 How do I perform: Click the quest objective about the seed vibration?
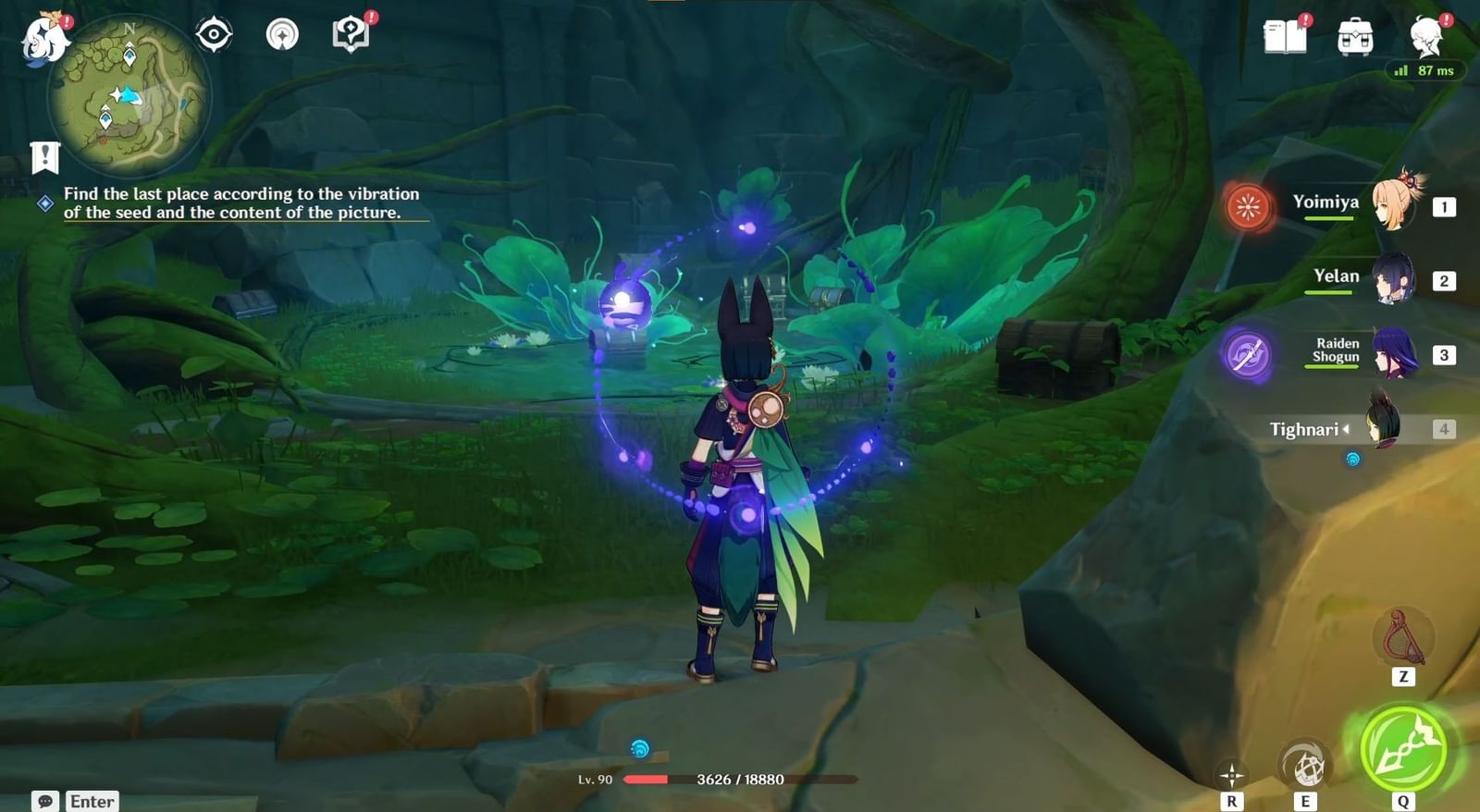[240, 203]
